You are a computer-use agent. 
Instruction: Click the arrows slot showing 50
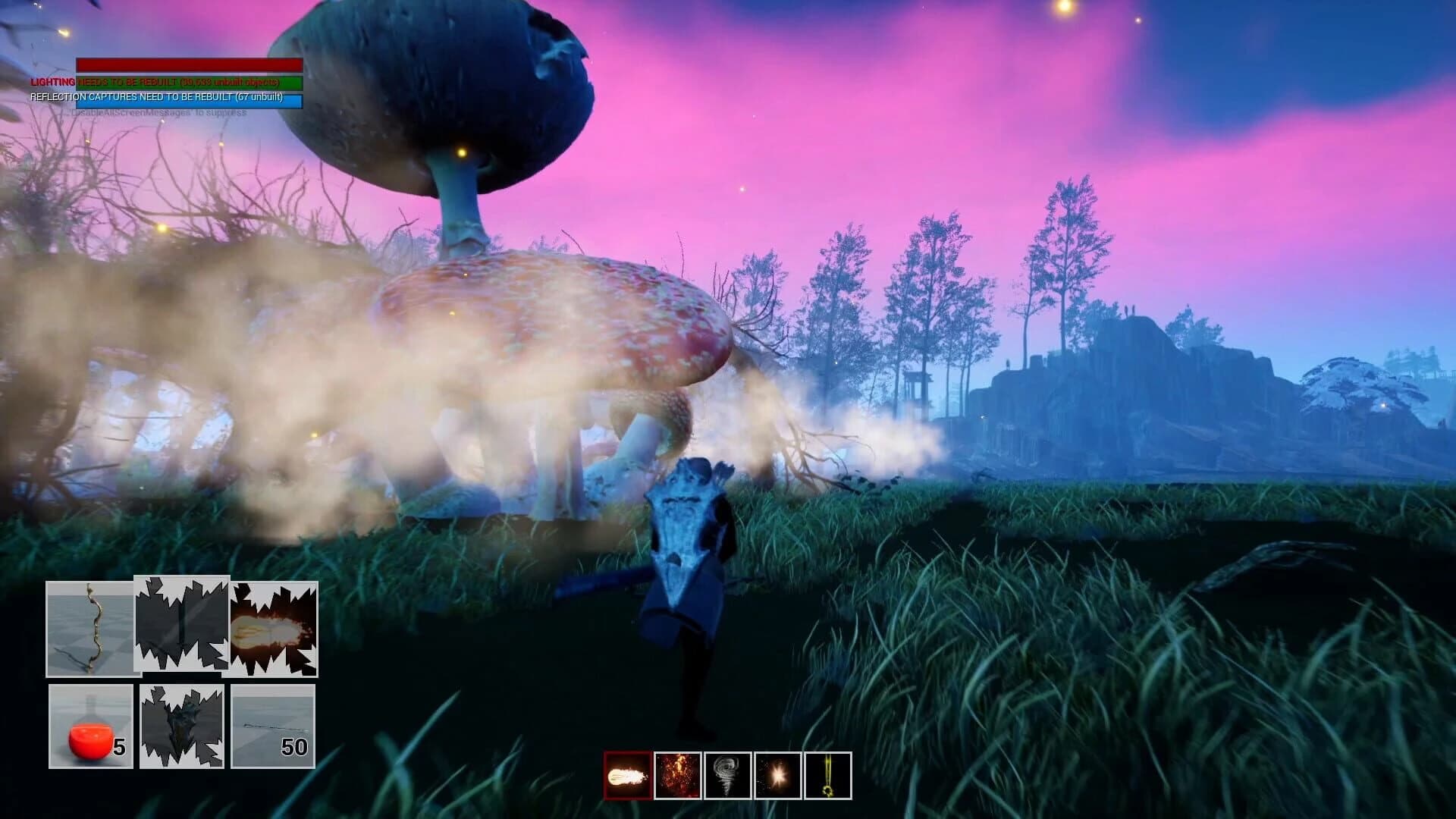(275, 726)
